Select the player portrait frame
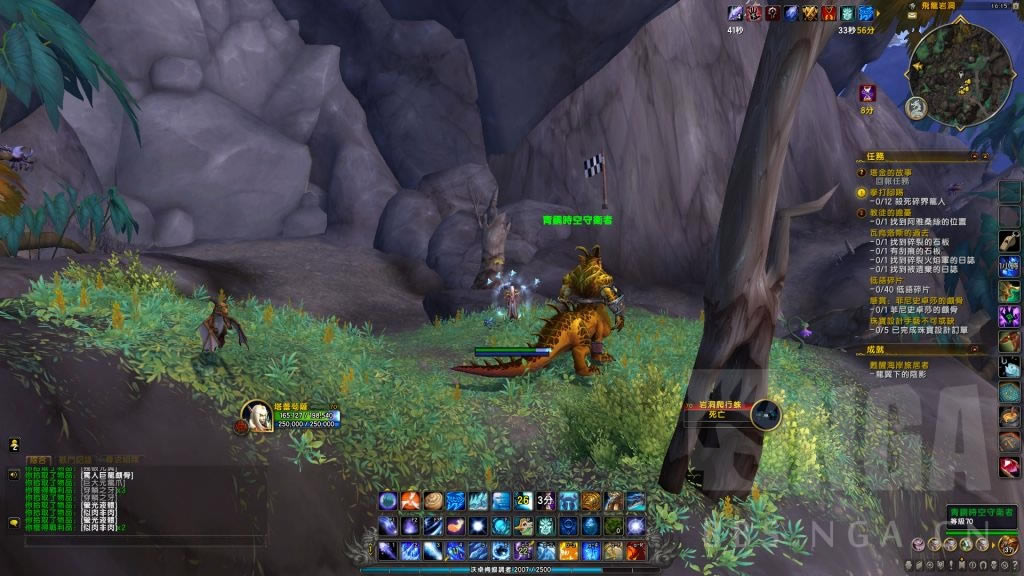1024x576 pixels. point(256,415)
